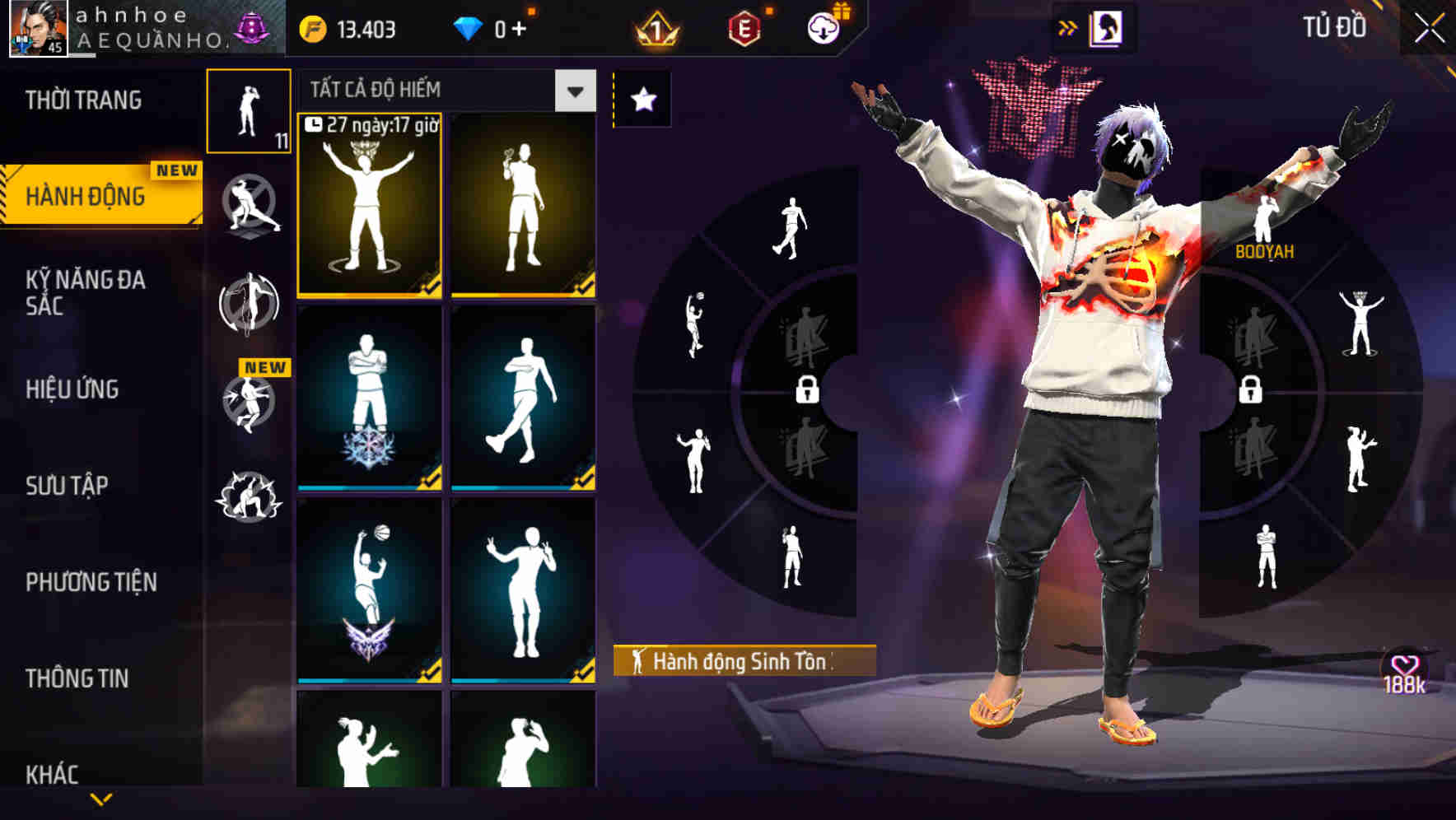Image resolution: width=1456 pixels, height=820 pixels.
Task: Select the emote category icon showing 11 items
Action: point(249,111)
